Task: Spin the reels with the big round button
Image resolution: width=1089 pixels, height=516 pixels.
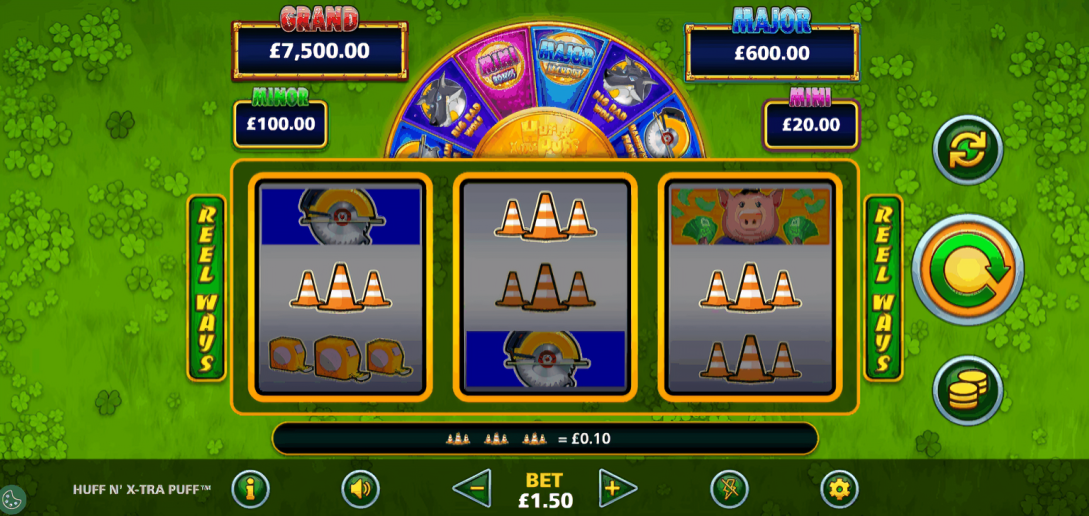Action: coord(967,269)
